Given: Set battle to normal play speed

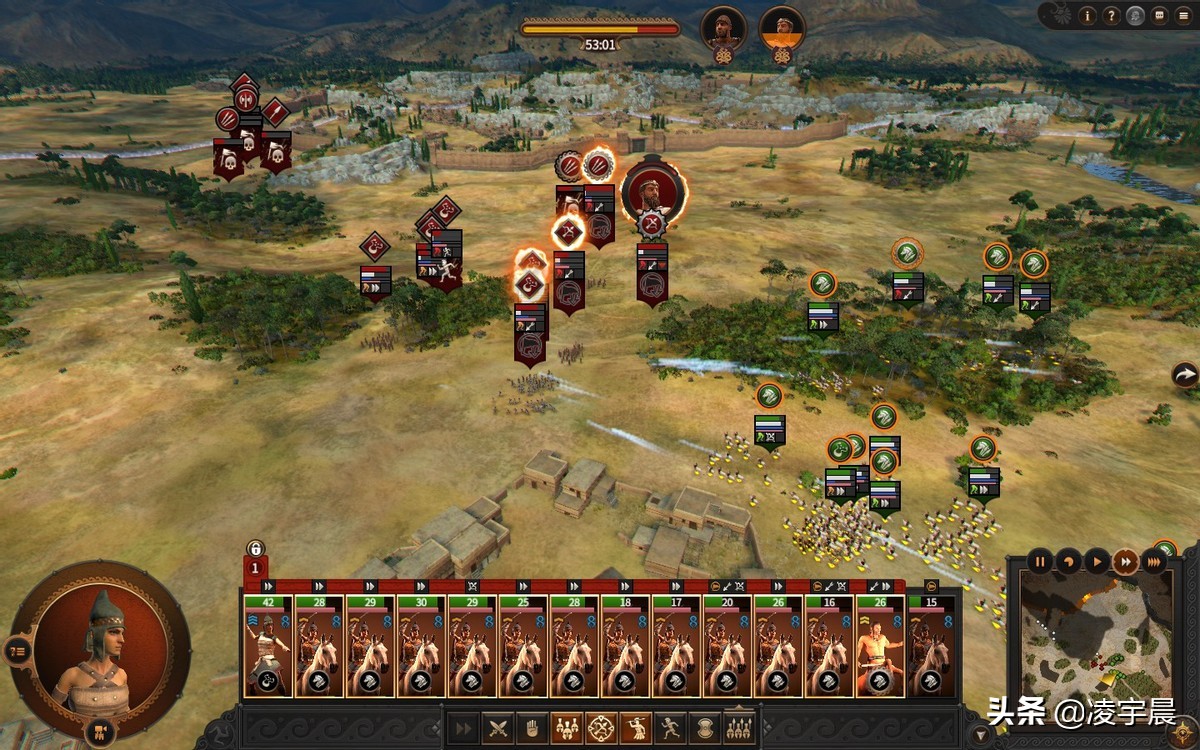Looking at the screenshot, I should pyautogui.click(x=1096, y=561).
